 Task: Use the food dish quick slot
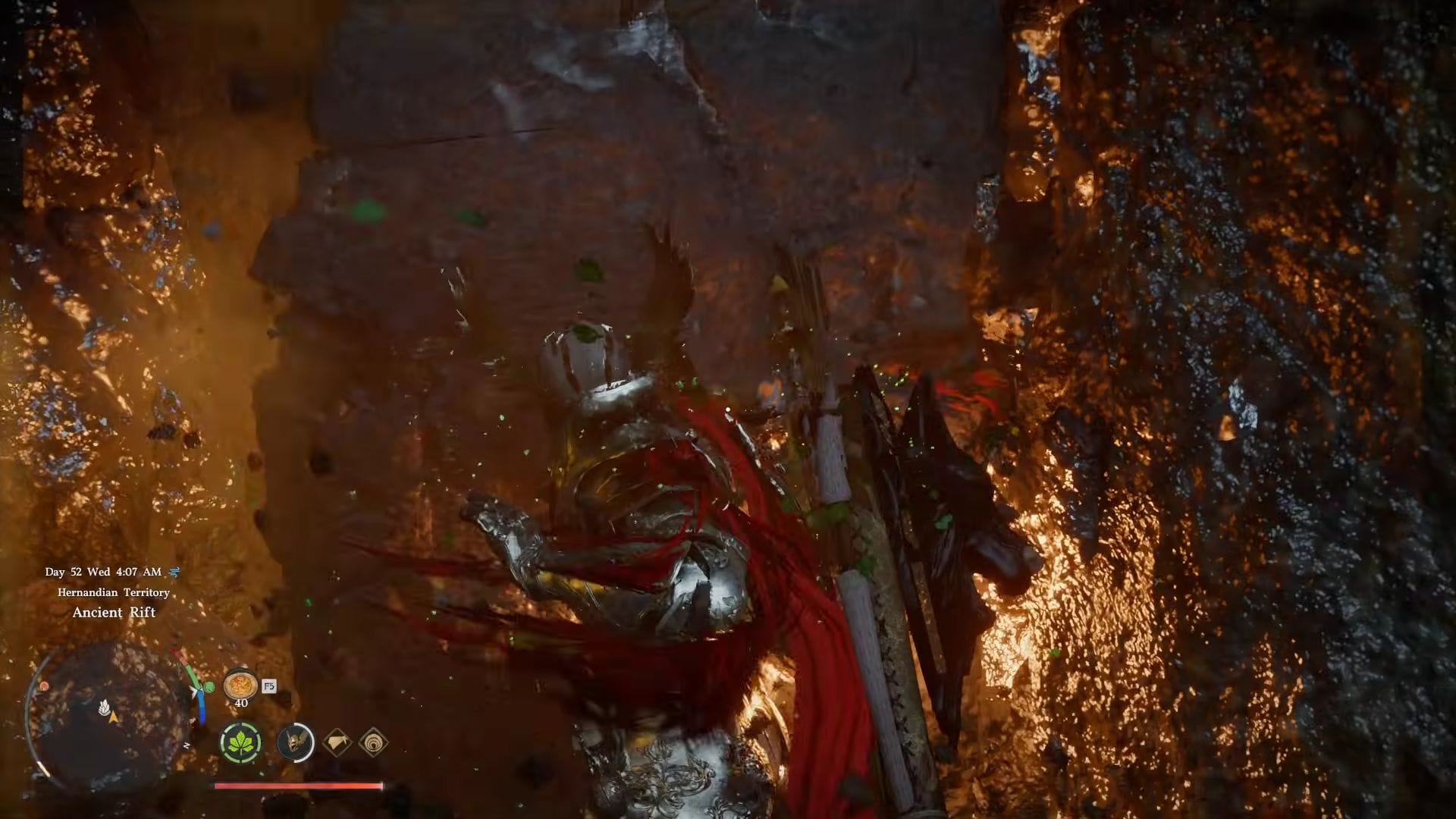coord(240,685)
